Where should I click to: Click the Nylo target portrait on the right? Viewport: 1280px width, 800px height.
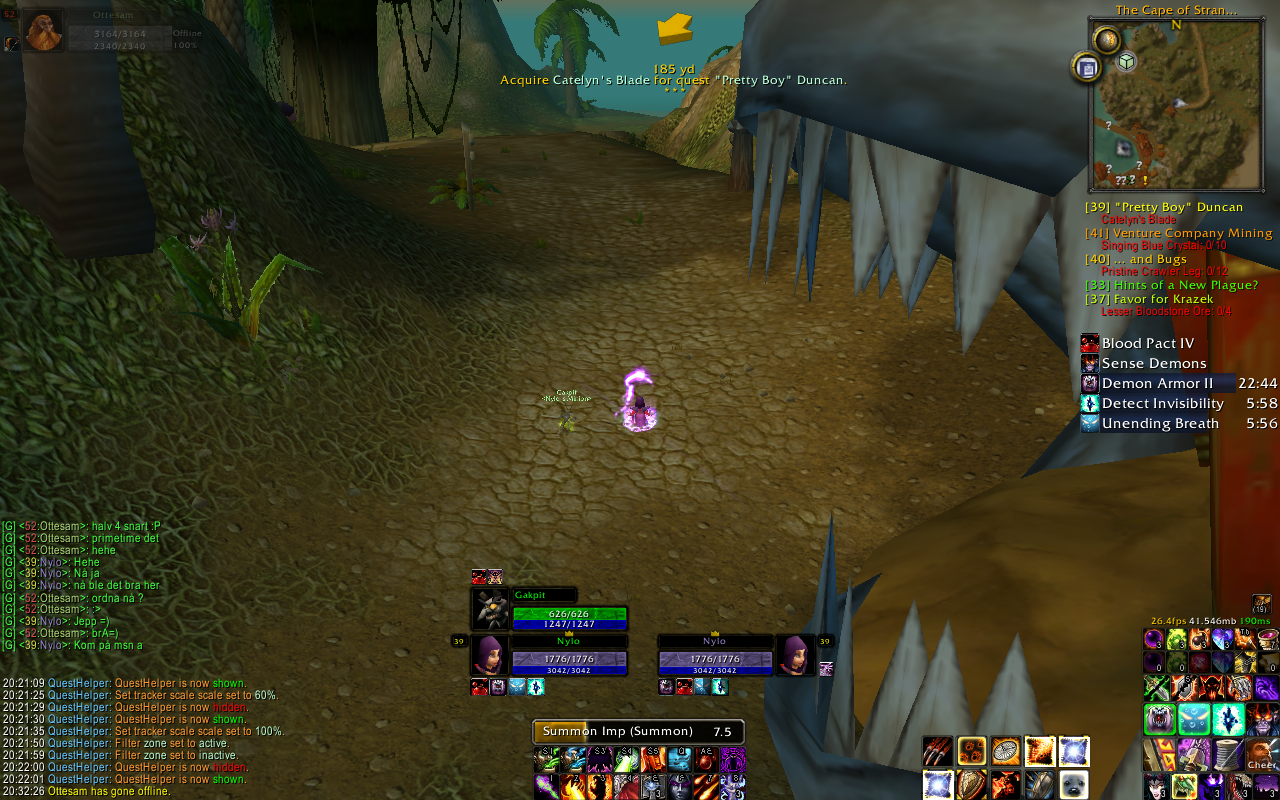pos(796,655)
